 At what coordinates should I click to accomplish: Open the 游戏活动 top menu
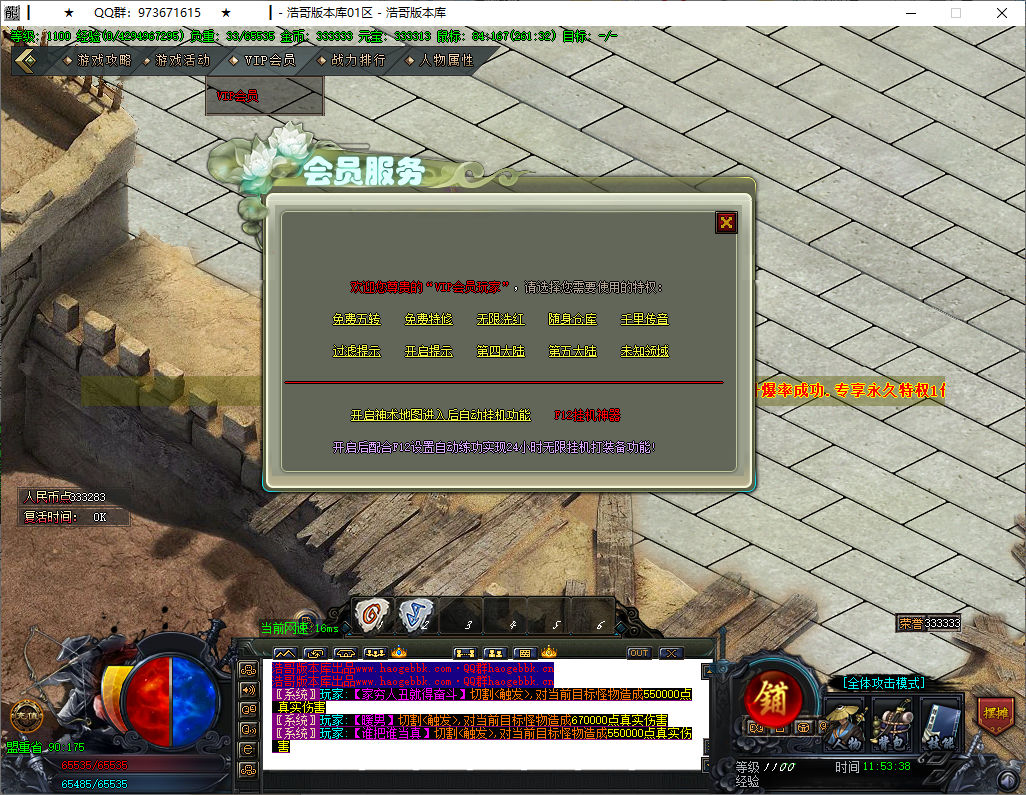pyautogui.click(x=182, y=60)
